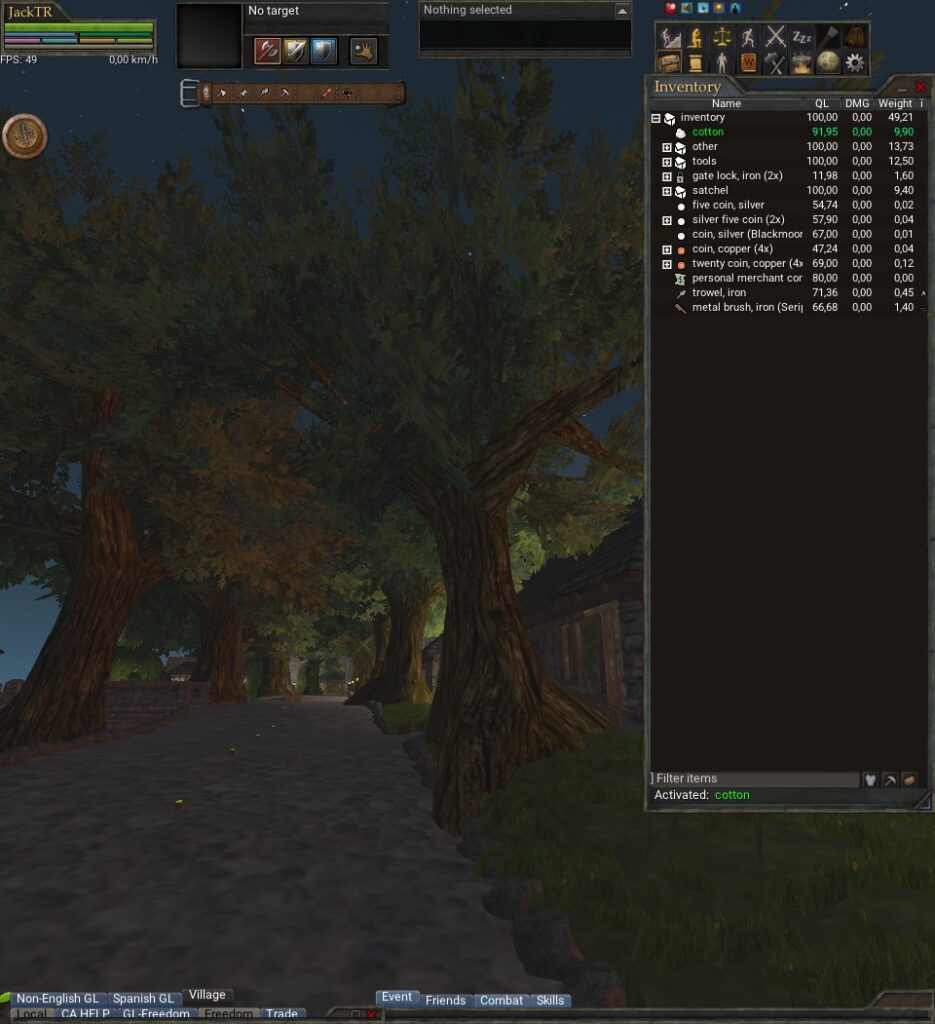Open the Trade chat tab

(281, 1014)
